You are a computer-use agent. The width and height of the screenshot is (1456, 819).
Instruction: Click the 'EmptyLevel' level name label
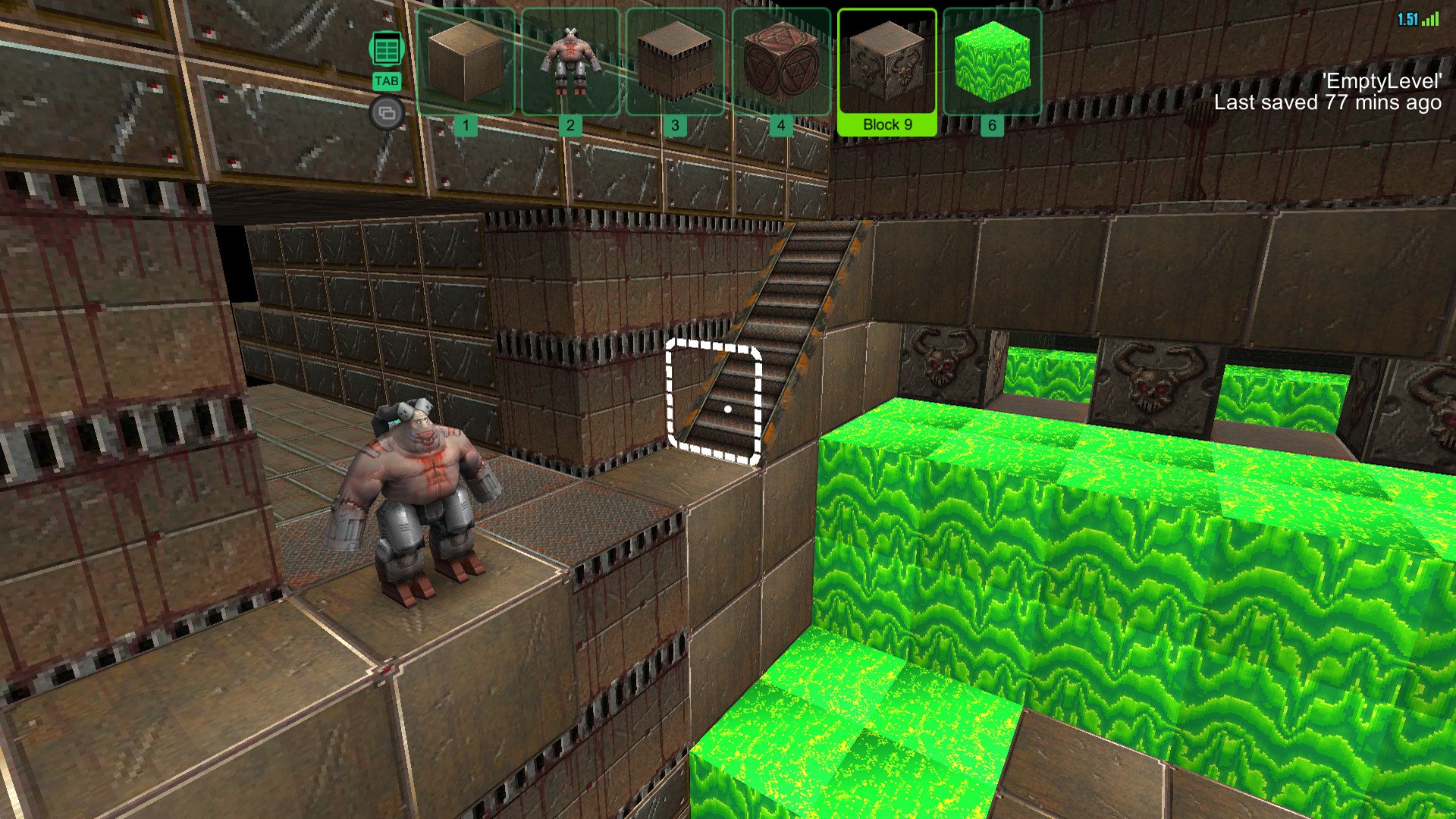(x=1382, y=82)
